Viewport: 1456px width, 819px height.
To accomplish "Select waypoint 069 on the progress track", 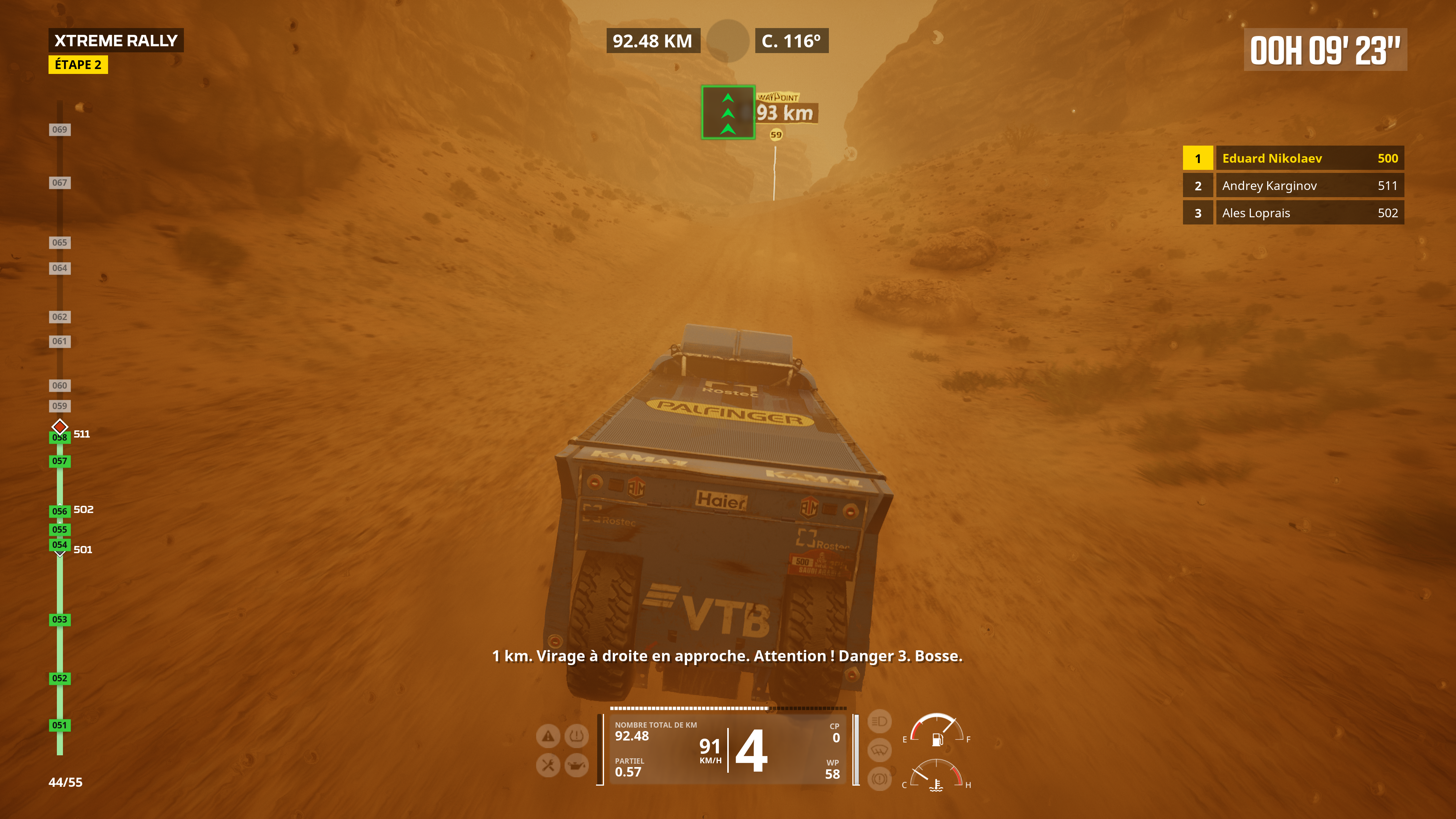I will [x=60, y=129].
